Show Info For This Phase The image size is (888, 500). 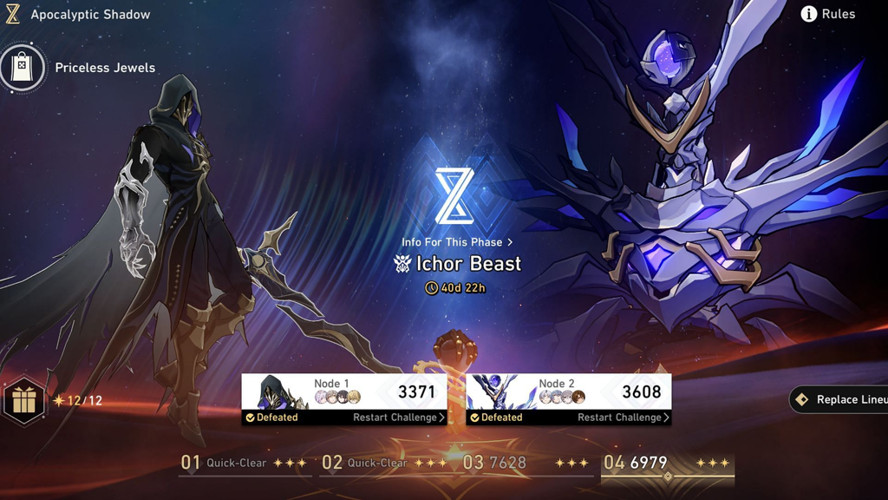click(457, 242)
